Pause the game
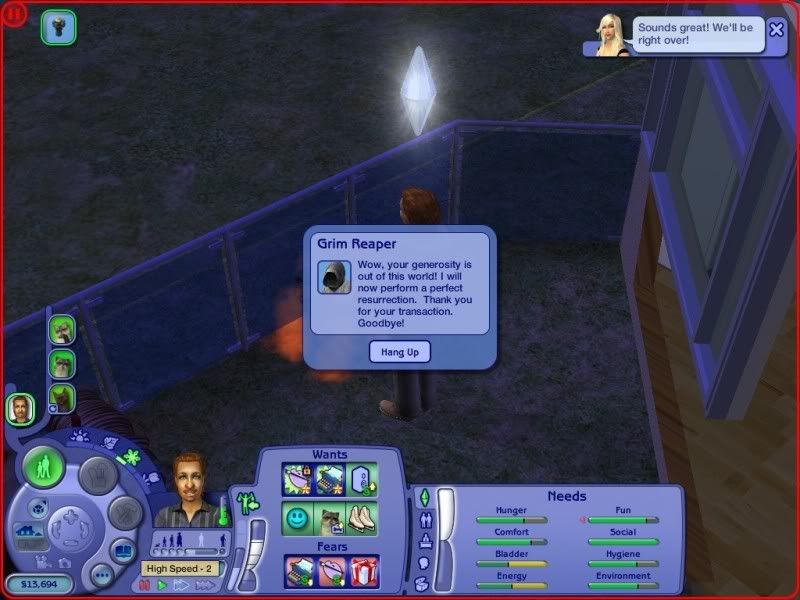The image size is (800, 600). (145, 585)
